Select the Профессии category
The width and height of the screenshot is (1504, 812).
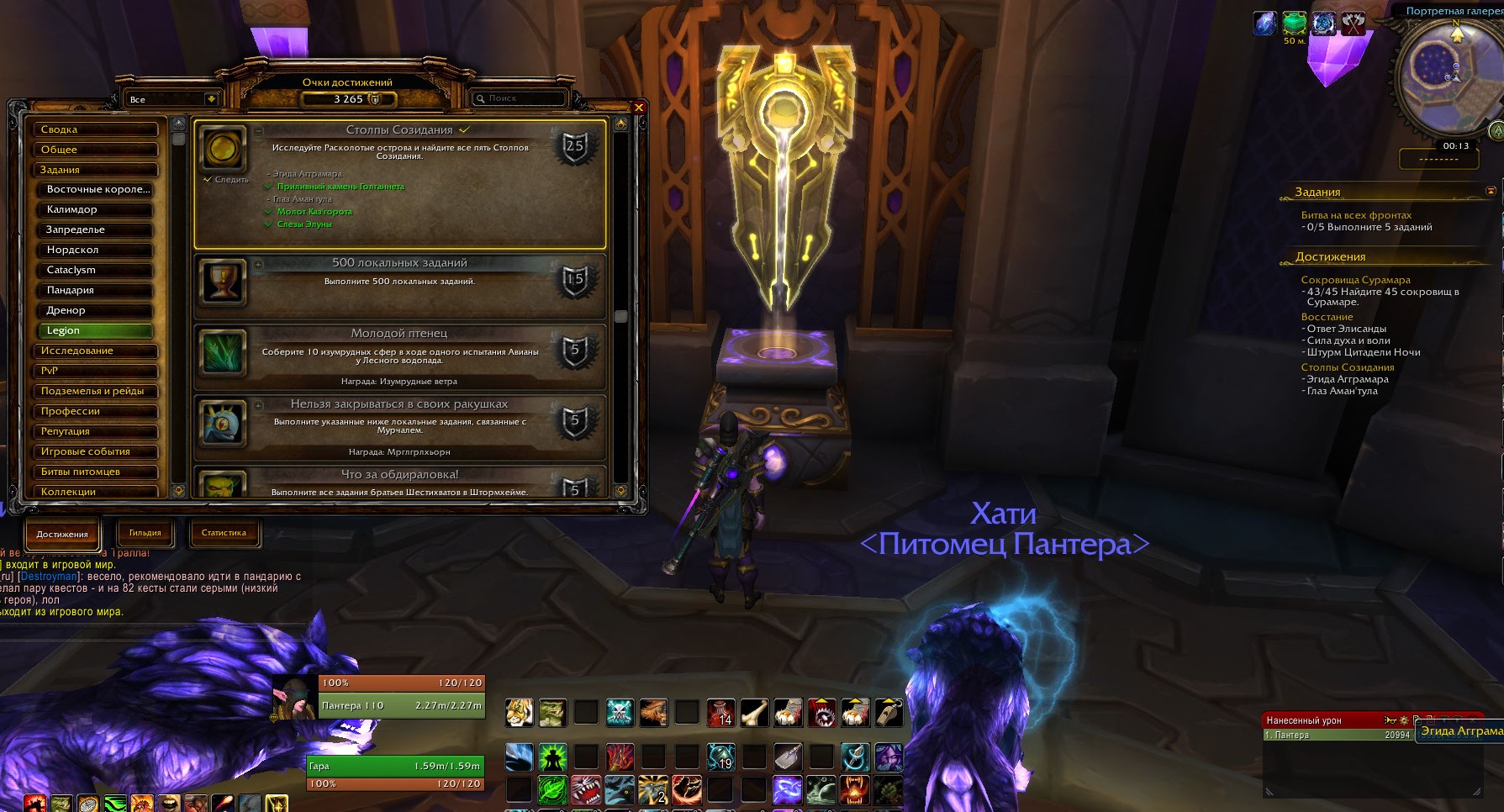95,412
